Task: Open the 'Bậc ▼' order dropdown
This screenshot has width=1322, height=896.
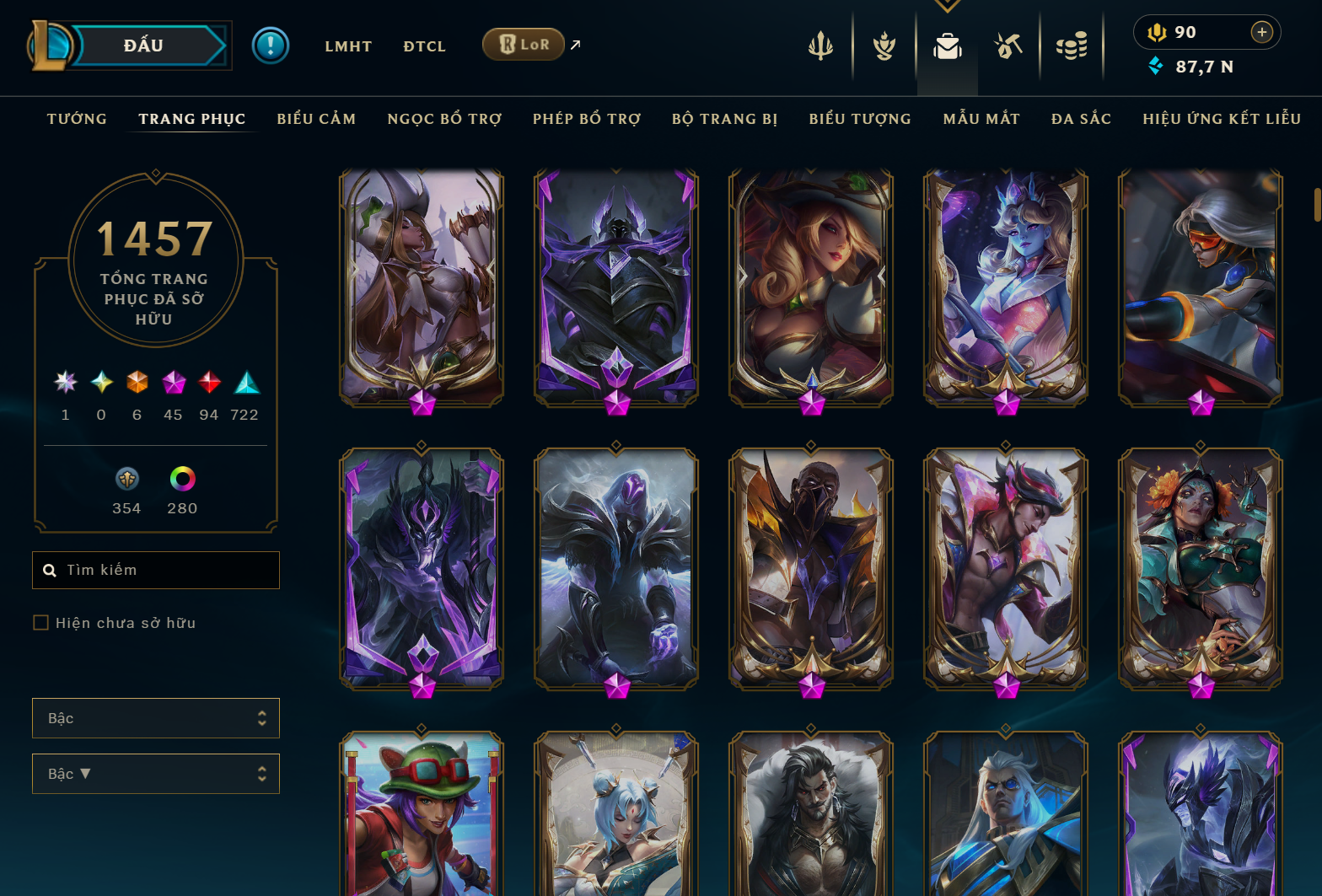Action: 155,774
